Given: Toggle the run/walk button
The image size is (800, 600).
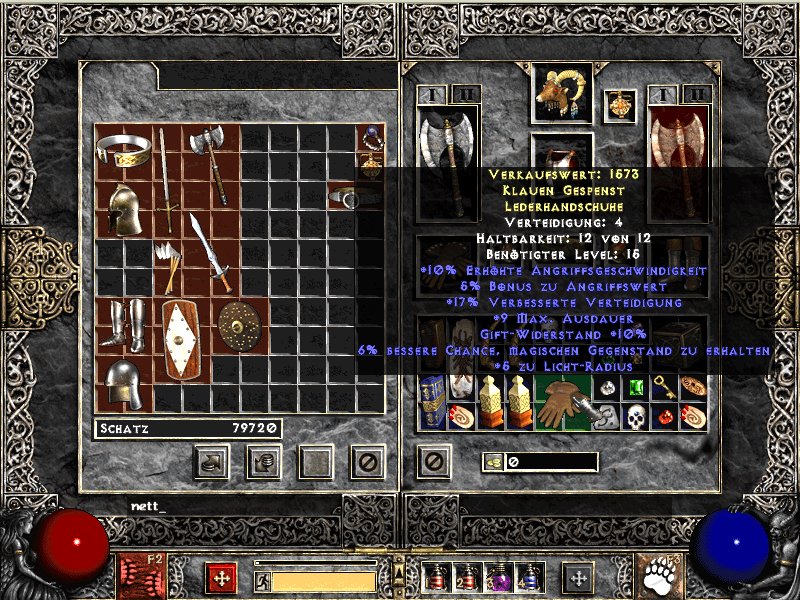Looking at the screenshot, I should [x=262, y=580].
